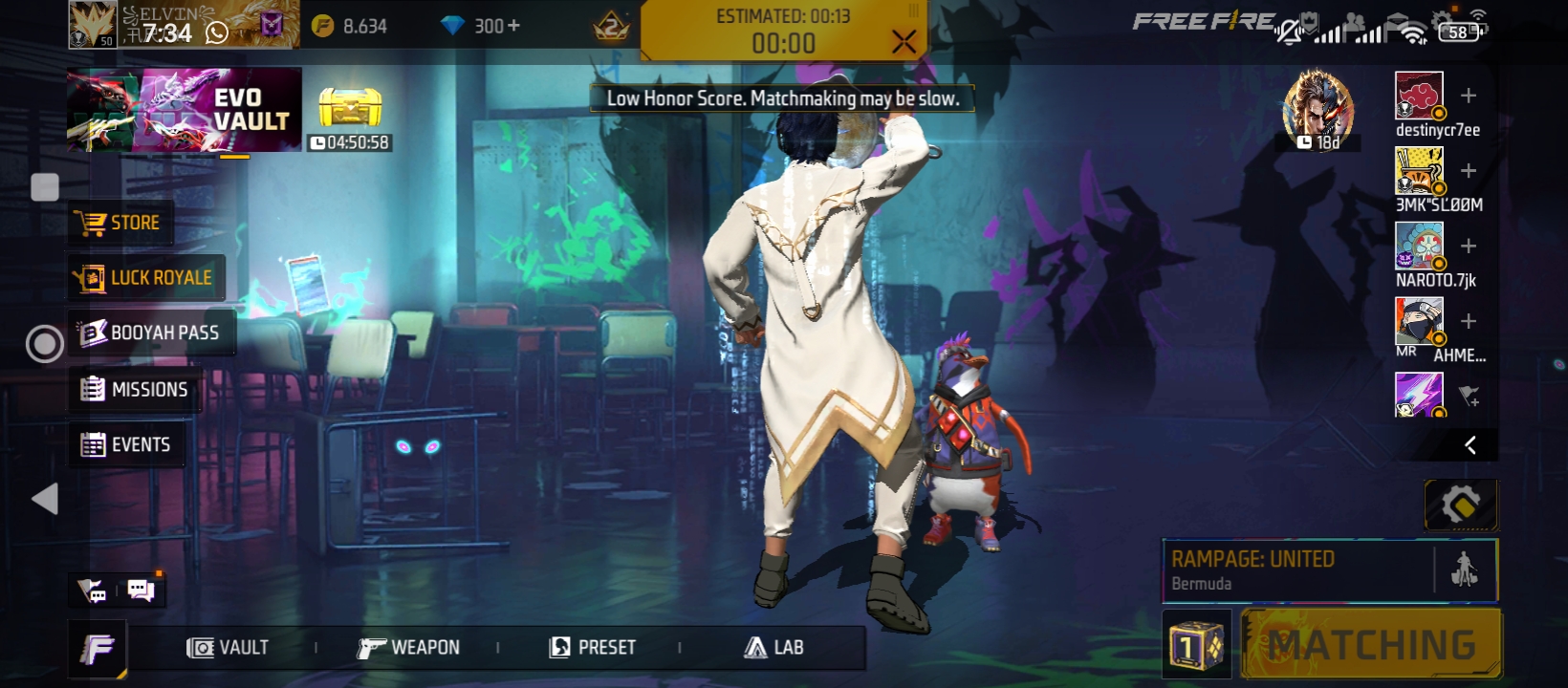Open the Lab tab
The width and height of the screenshot is (1568, 688).
(774, 648)
